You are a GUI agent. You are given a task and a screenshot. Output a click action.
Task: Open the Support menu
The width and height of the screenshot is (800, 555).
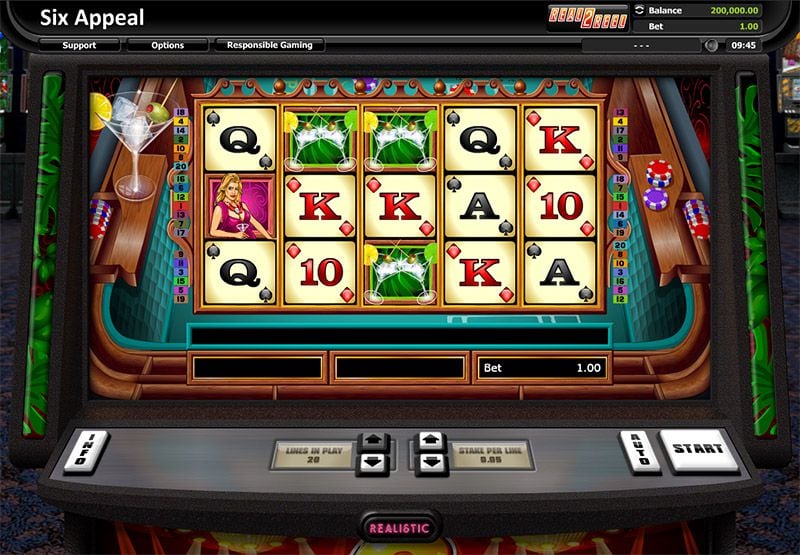pyautogui.click(x=80, y=45)
